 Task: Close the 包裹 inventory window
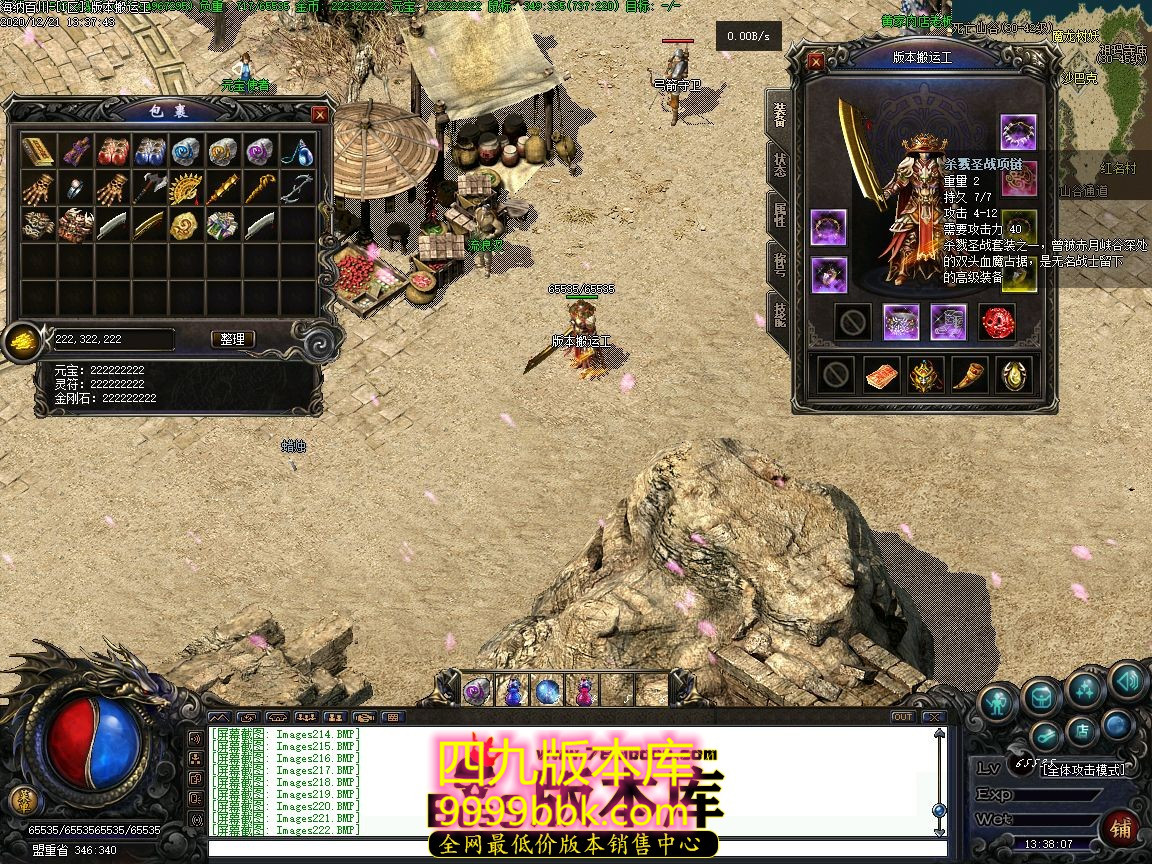320,115
